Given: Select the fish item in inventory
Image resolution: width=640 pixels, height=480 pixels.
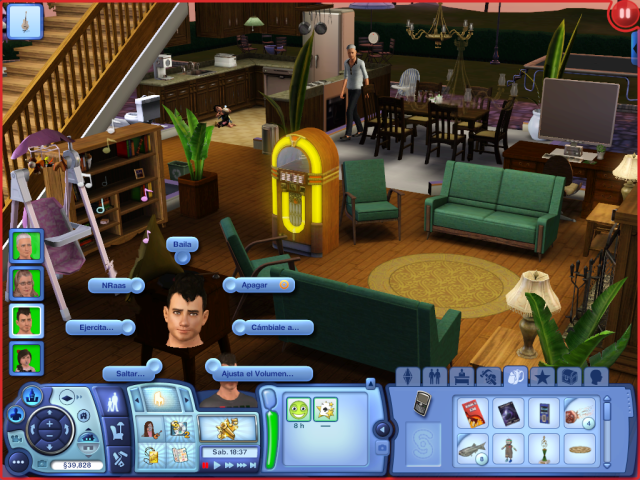Looking at the screenshot, I should (x=472, y=449).
